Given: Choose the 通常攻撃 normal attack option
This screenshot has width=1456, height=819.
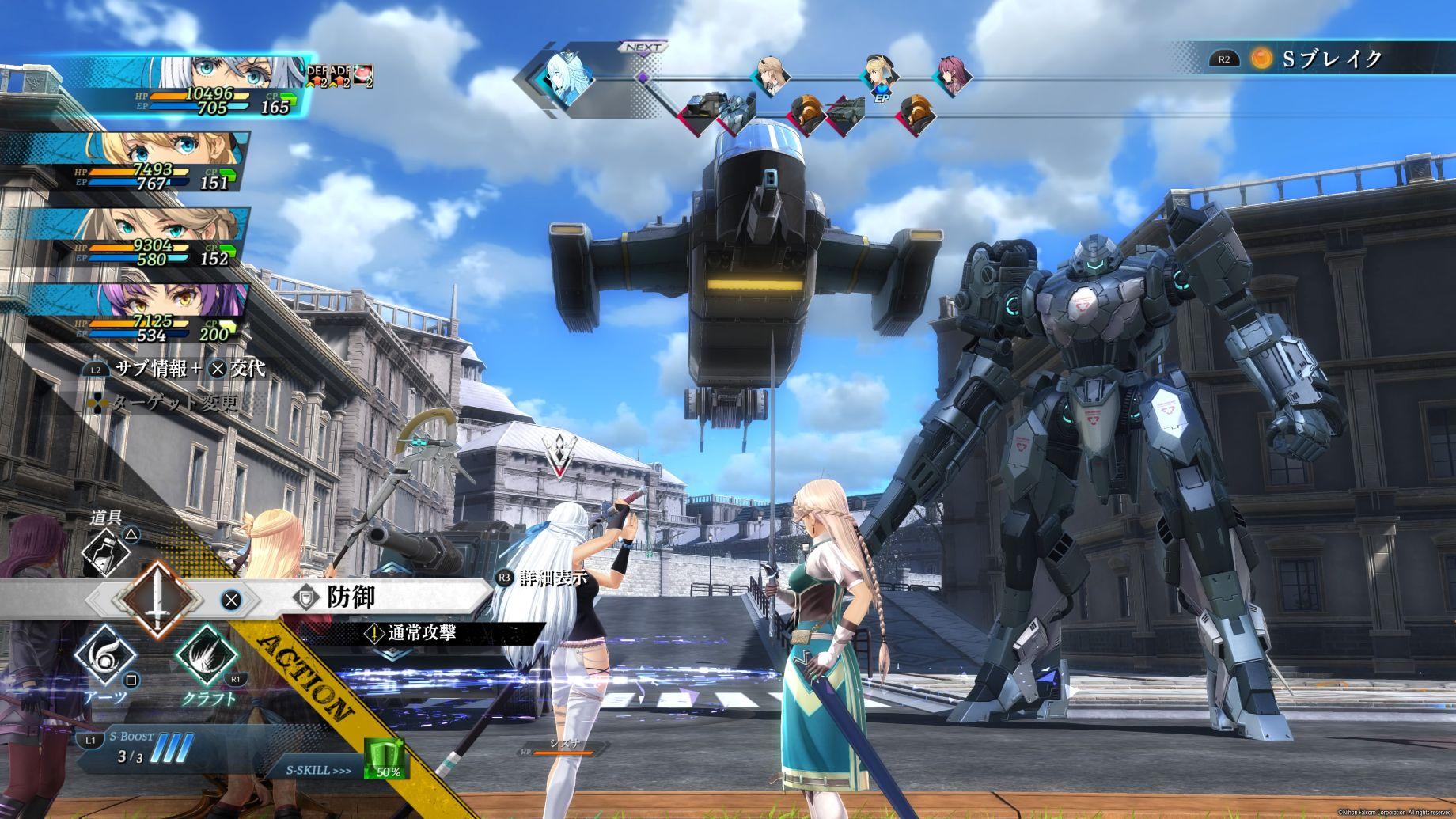Looking at the screenshot, I should coord(421,633).
